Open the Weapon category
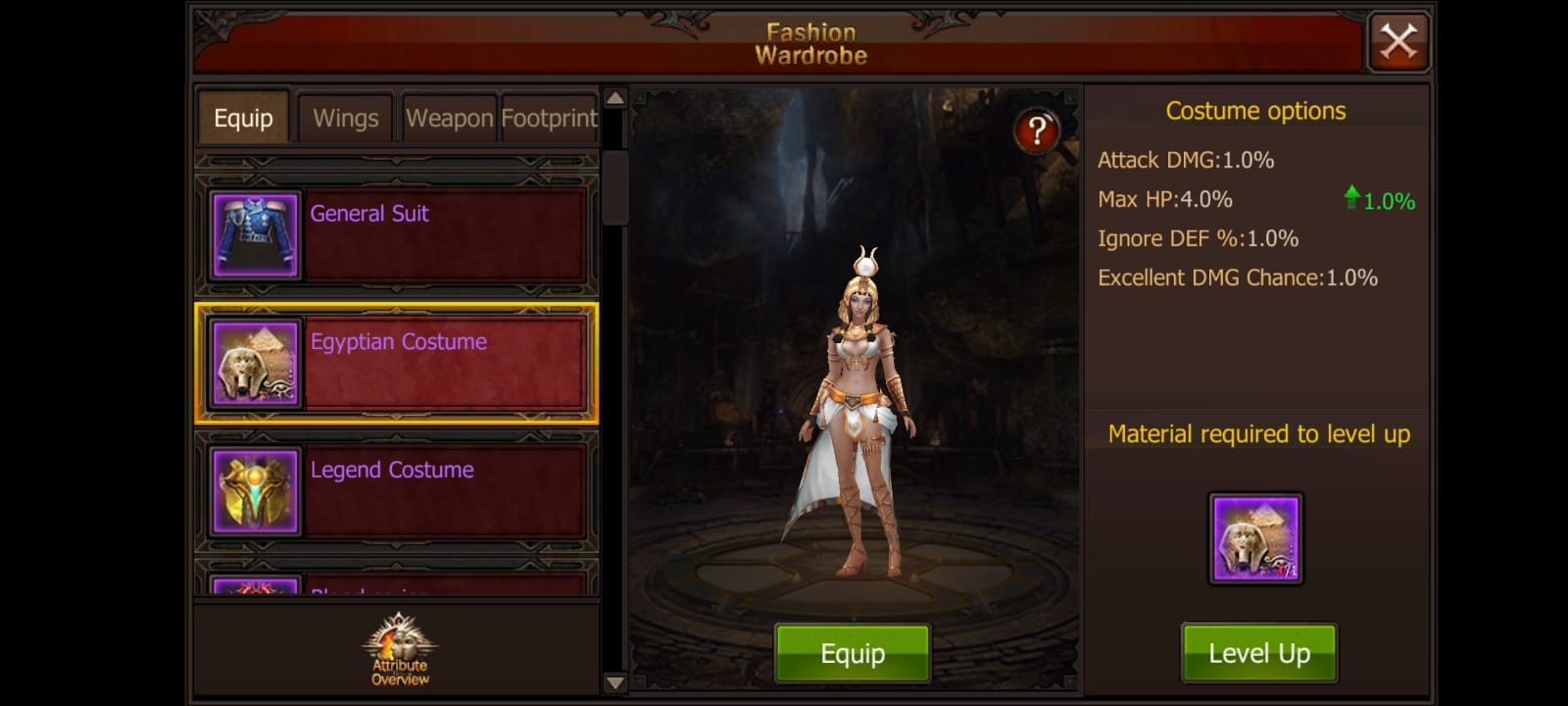Screen dimensions: 1568x706 point(449,118)
